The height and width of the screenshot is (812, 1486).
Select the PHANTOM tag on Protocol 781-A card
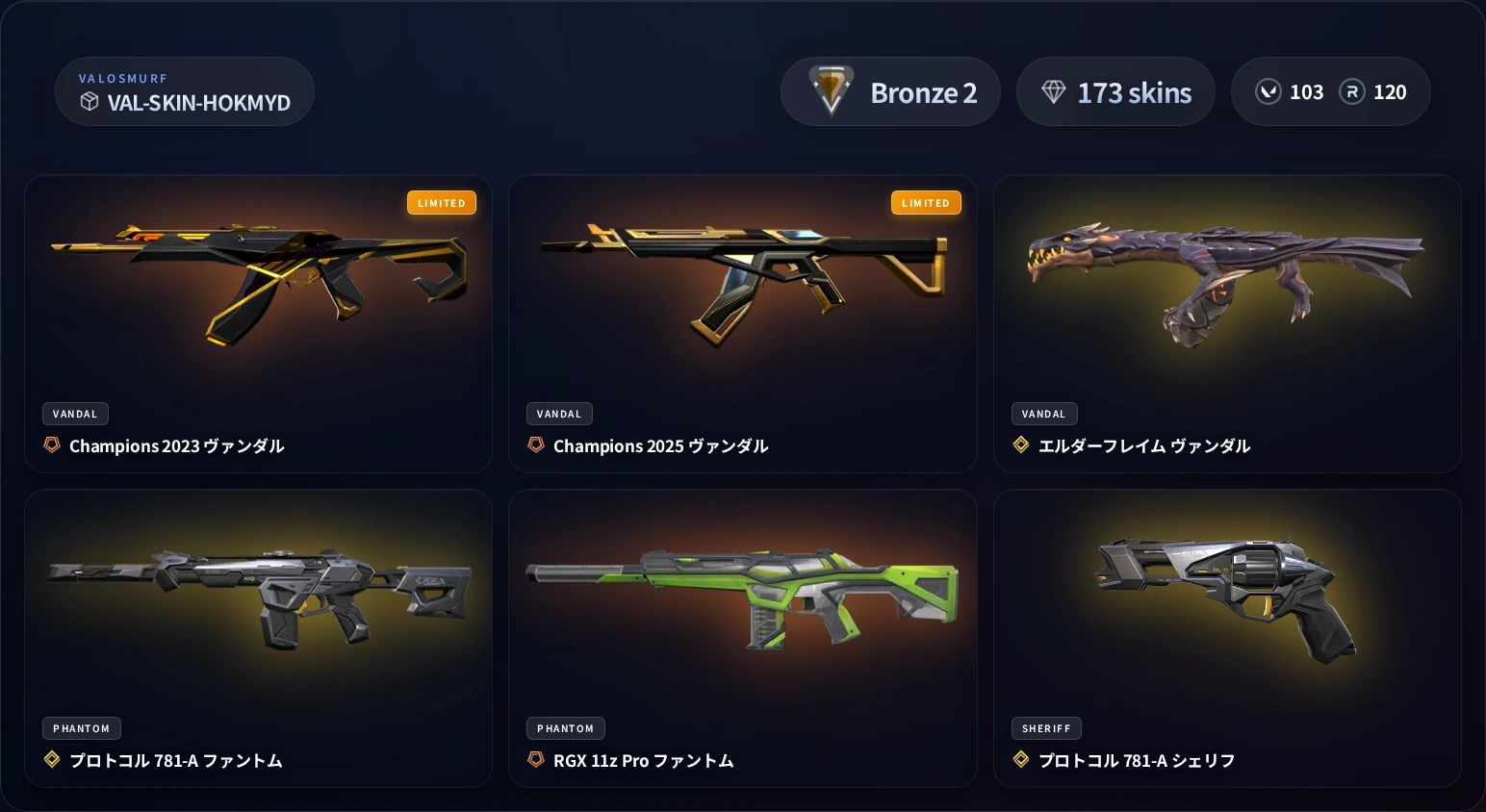(x=81, y=727)
